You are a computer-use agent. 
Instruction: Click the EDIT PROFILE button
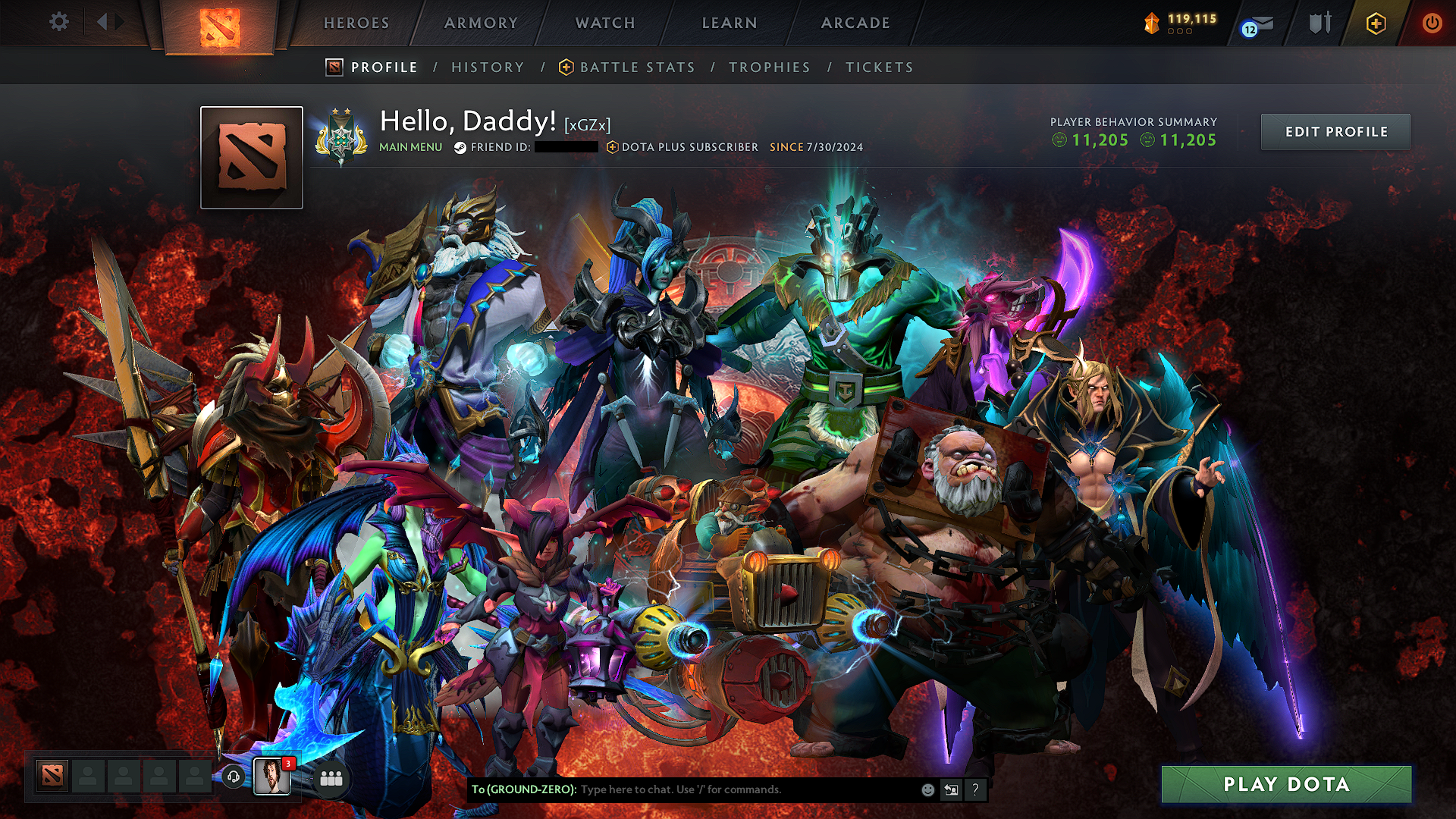[1335, 131]
